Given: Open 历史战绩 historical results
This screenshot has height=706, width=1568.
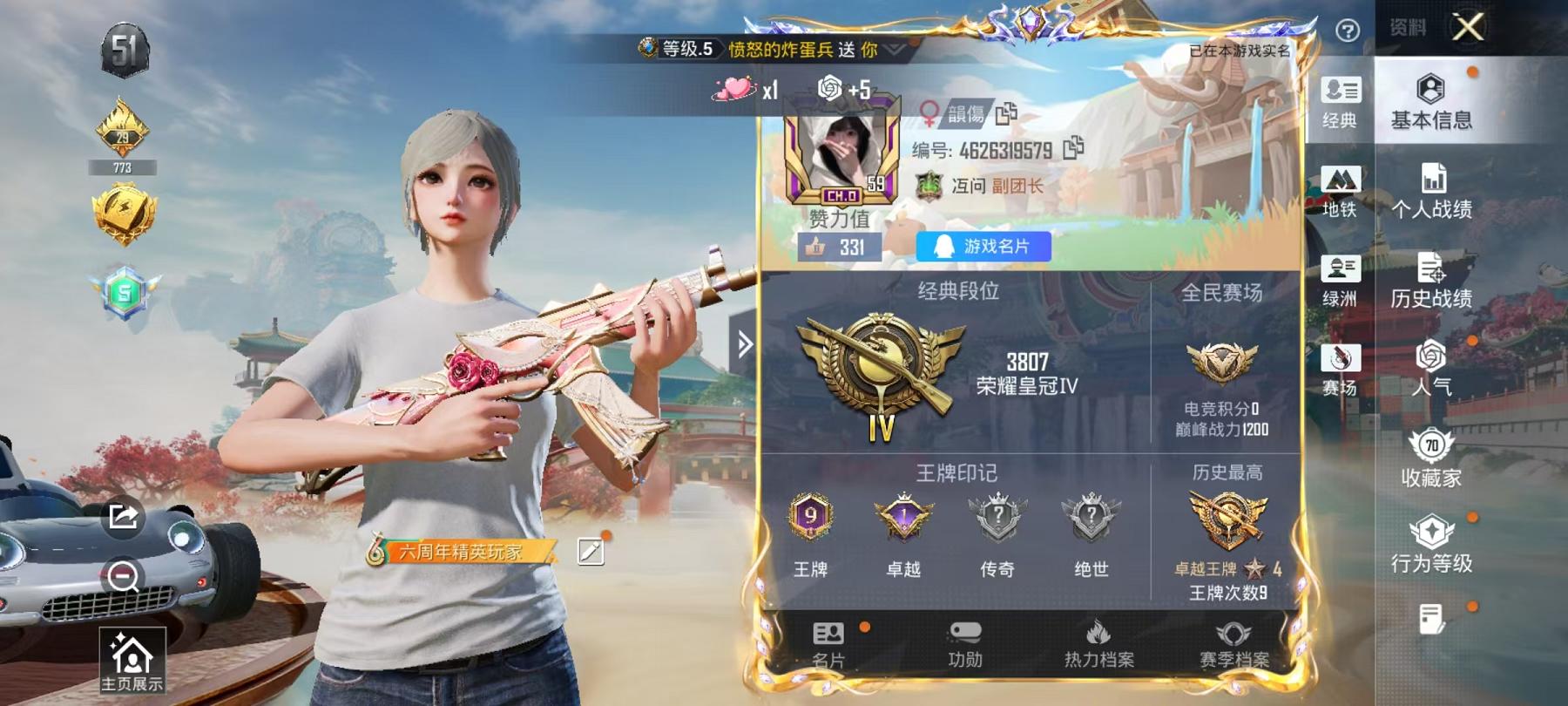Looking at the screenshot, I should 1430,282.
